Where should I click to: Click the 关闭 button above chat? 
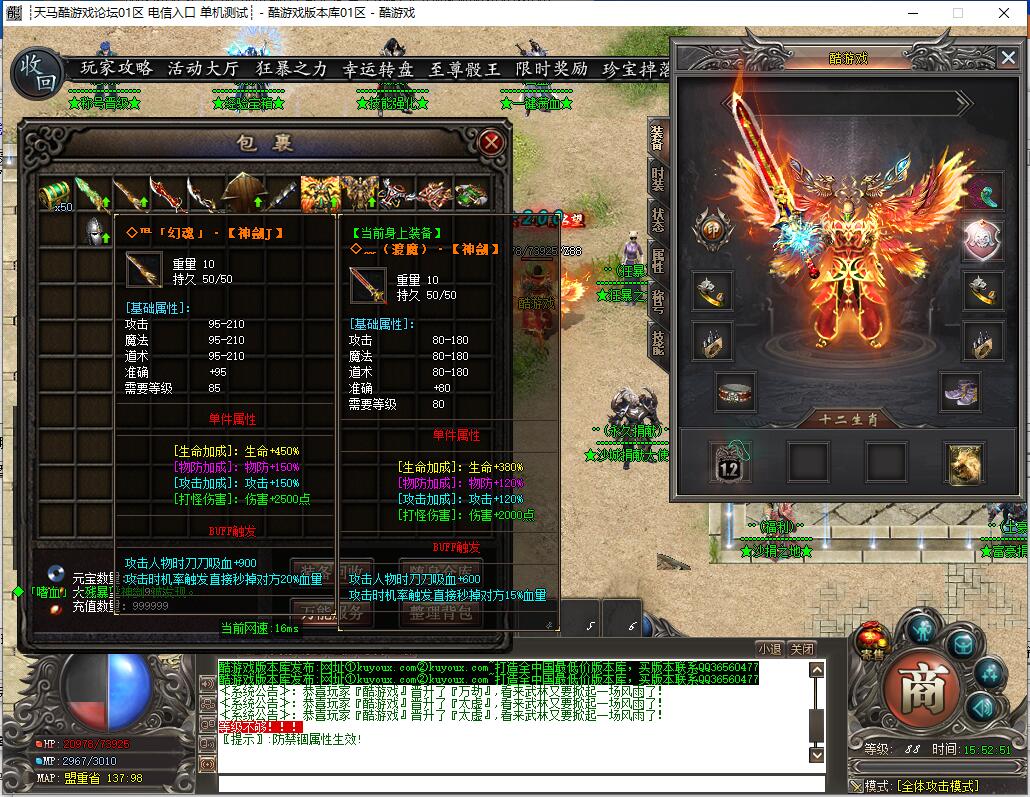click(802, 649)
